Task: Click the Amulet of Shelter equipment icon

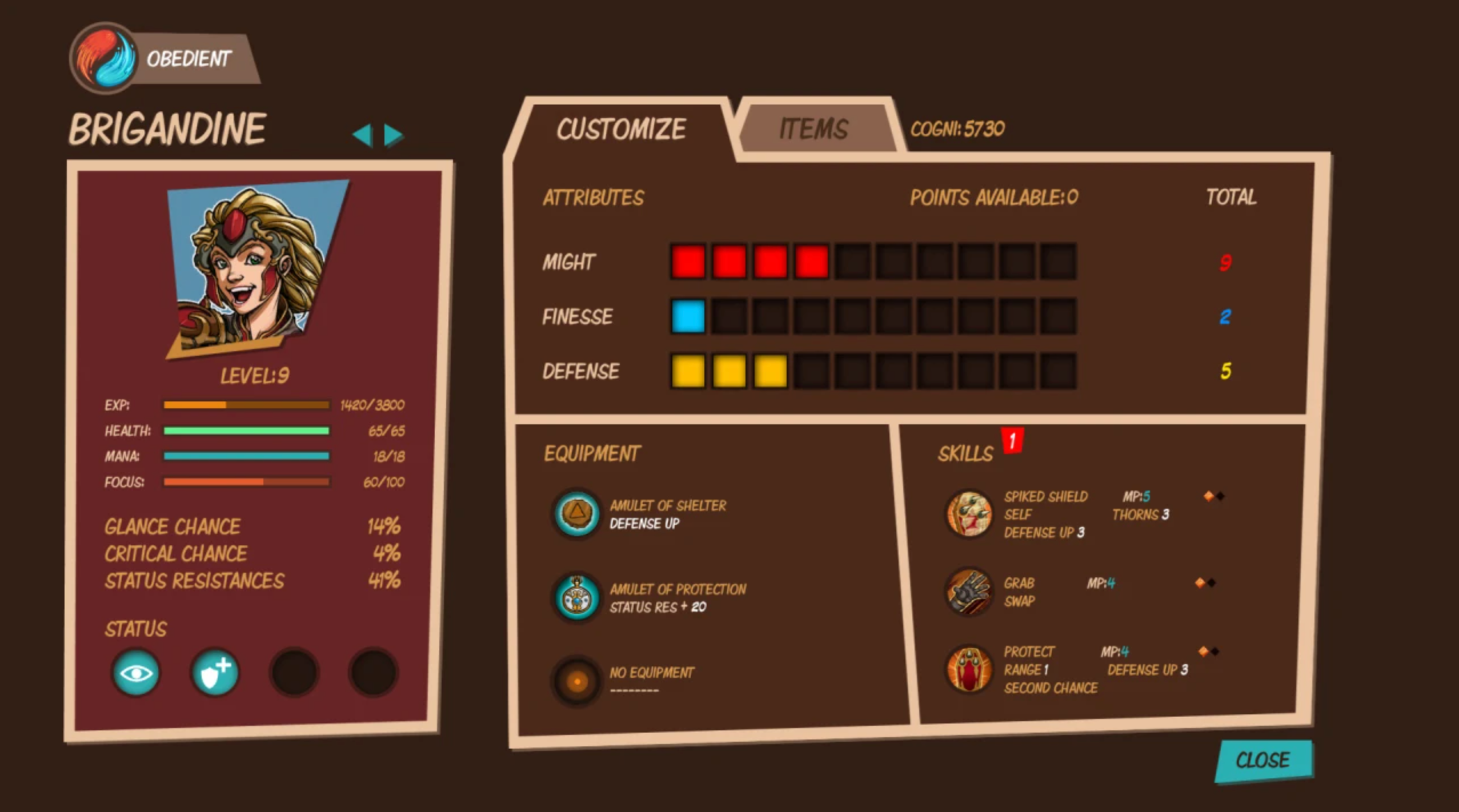Action: coord(577,513)
